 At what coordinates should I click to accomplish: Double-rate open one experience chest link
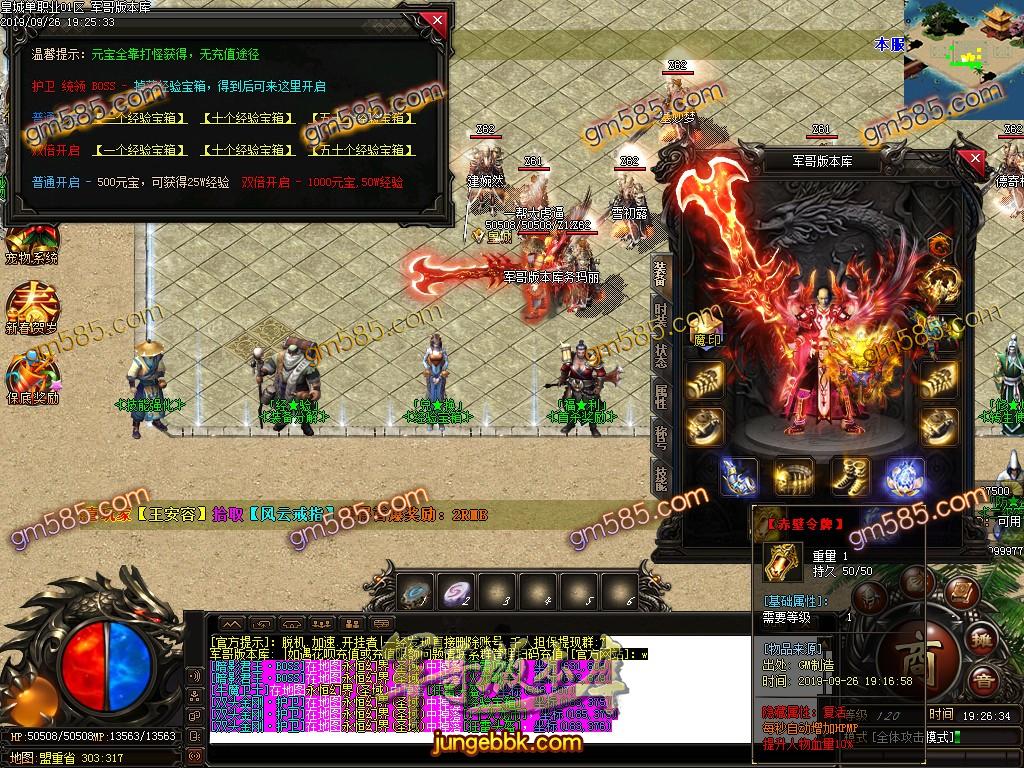[141, 150]
